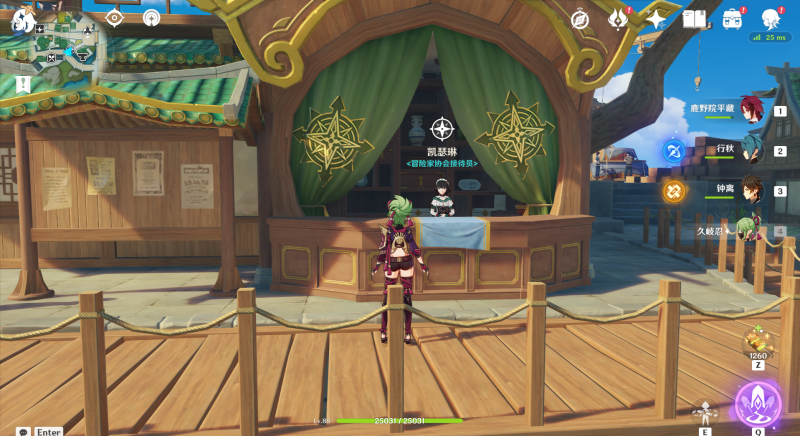Switch to party member 行秋
The width and height of the screenshot is (800, 436).
tap(752, 151)
